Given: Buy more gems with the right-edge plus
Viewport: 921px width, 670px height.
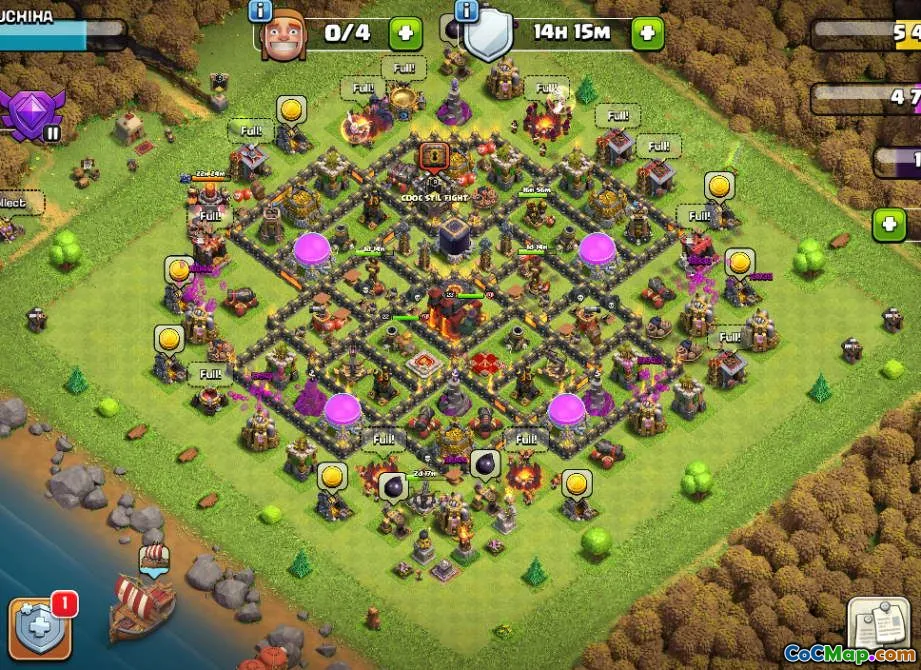Looking at the screenshot, I should pyautogui.click(x=889, y=224).
